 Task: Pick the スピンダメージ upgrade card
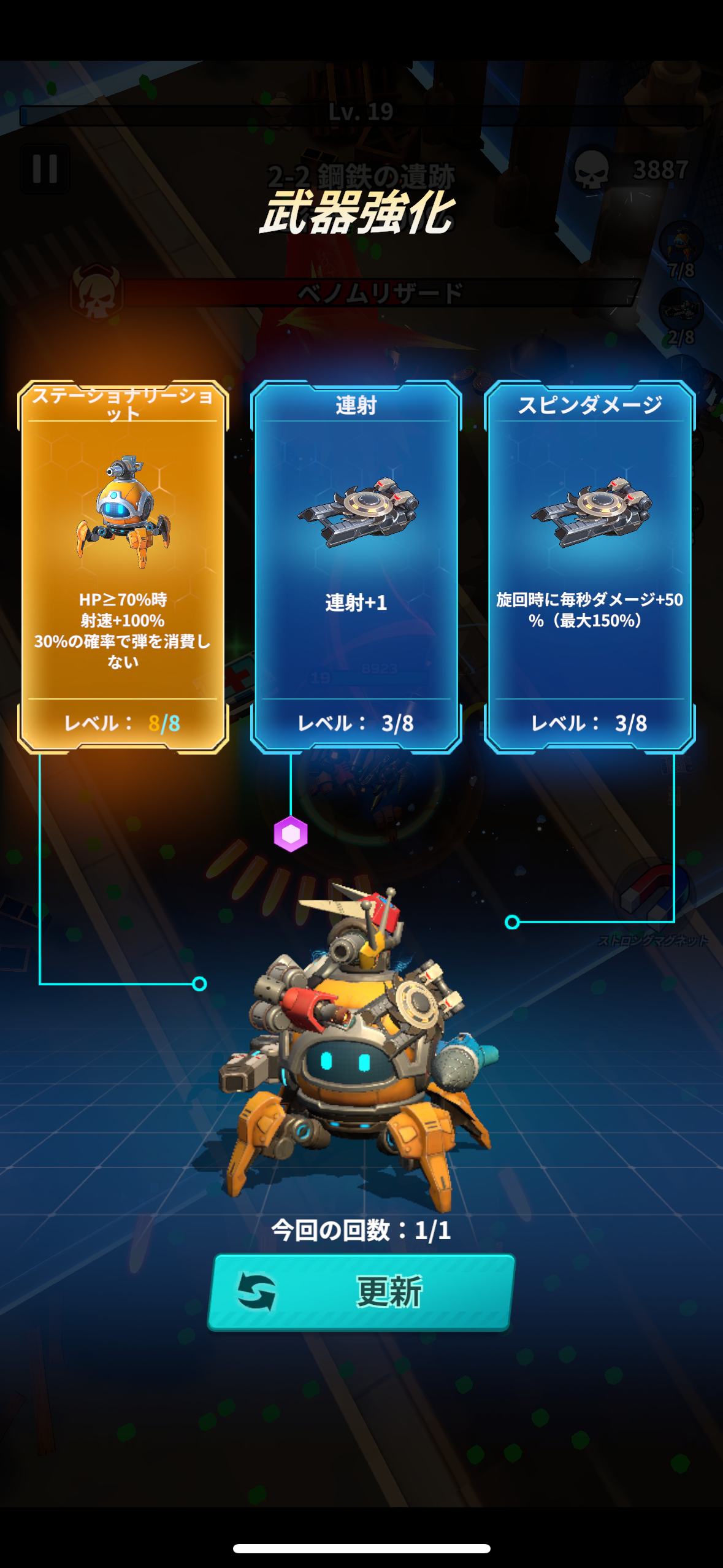(x=589, y=567)
